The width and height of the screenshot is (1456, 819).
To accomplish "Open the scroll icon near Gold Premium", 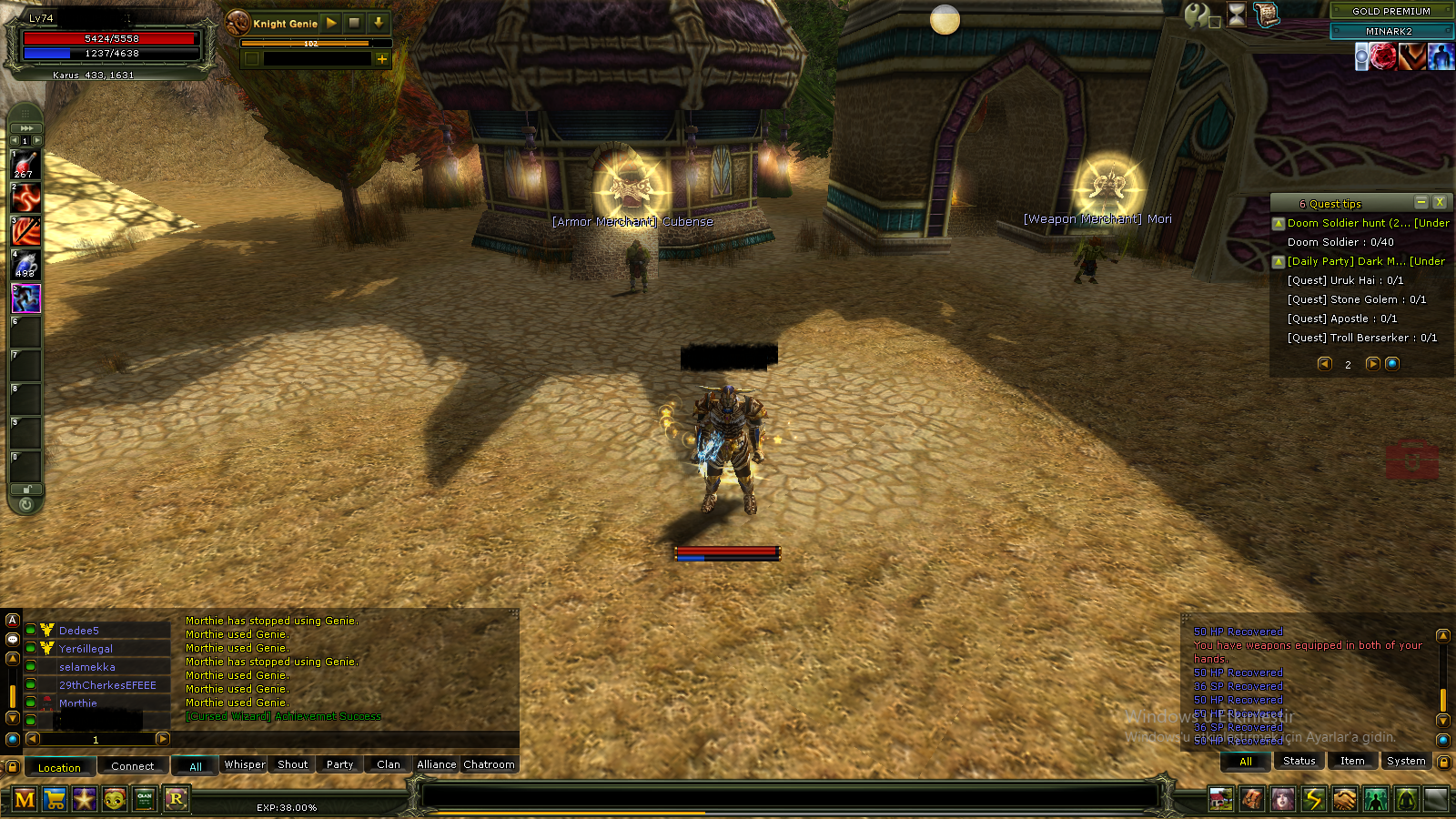I will (1266, 14).
